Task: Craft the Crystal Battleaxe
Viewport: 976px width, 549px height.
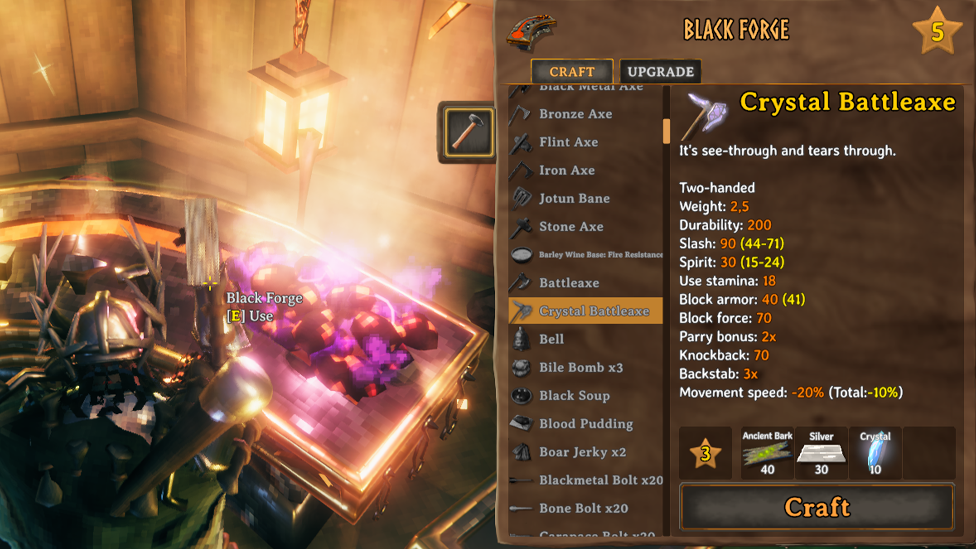Action: tap(816, 507)
